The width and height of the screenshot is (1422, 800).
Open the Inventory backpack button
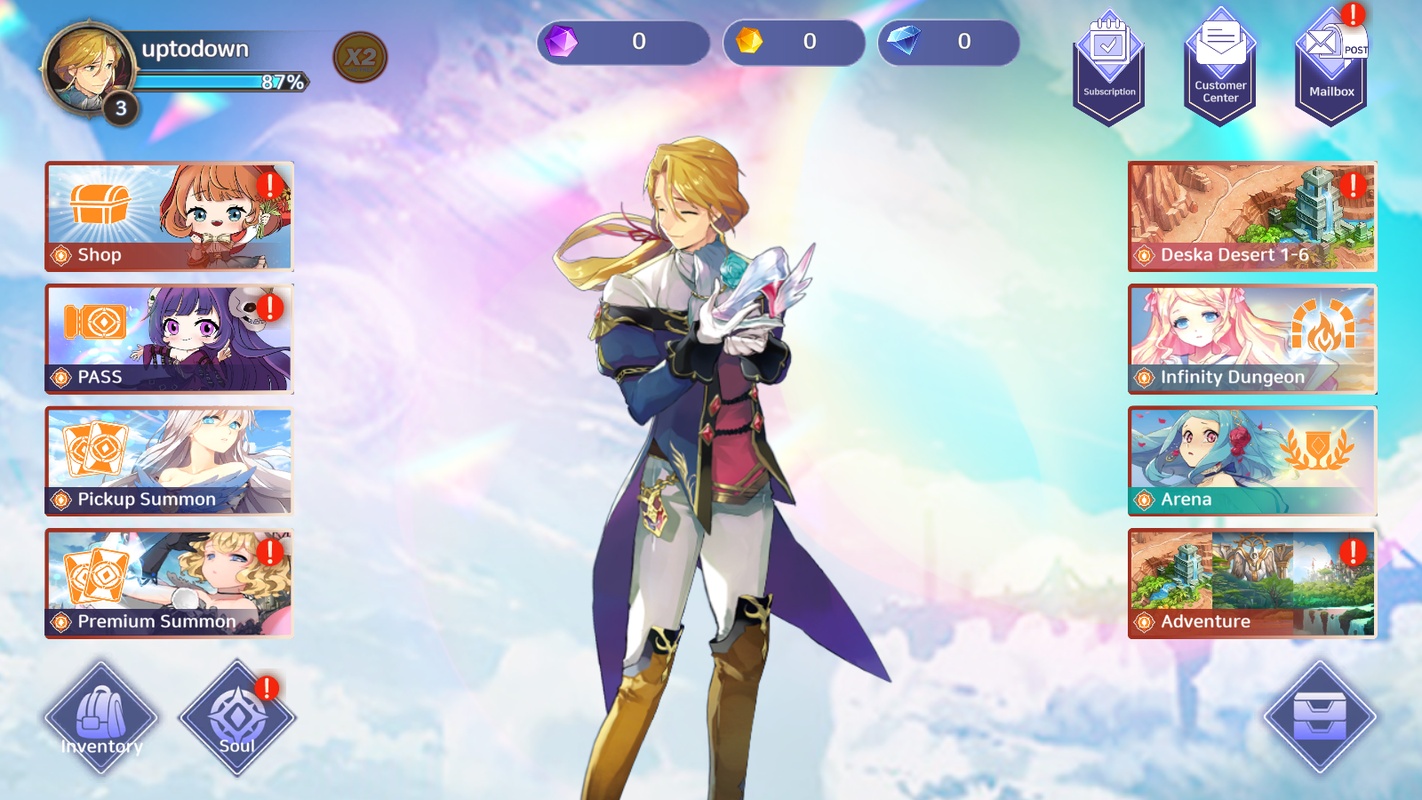[101, 717]
